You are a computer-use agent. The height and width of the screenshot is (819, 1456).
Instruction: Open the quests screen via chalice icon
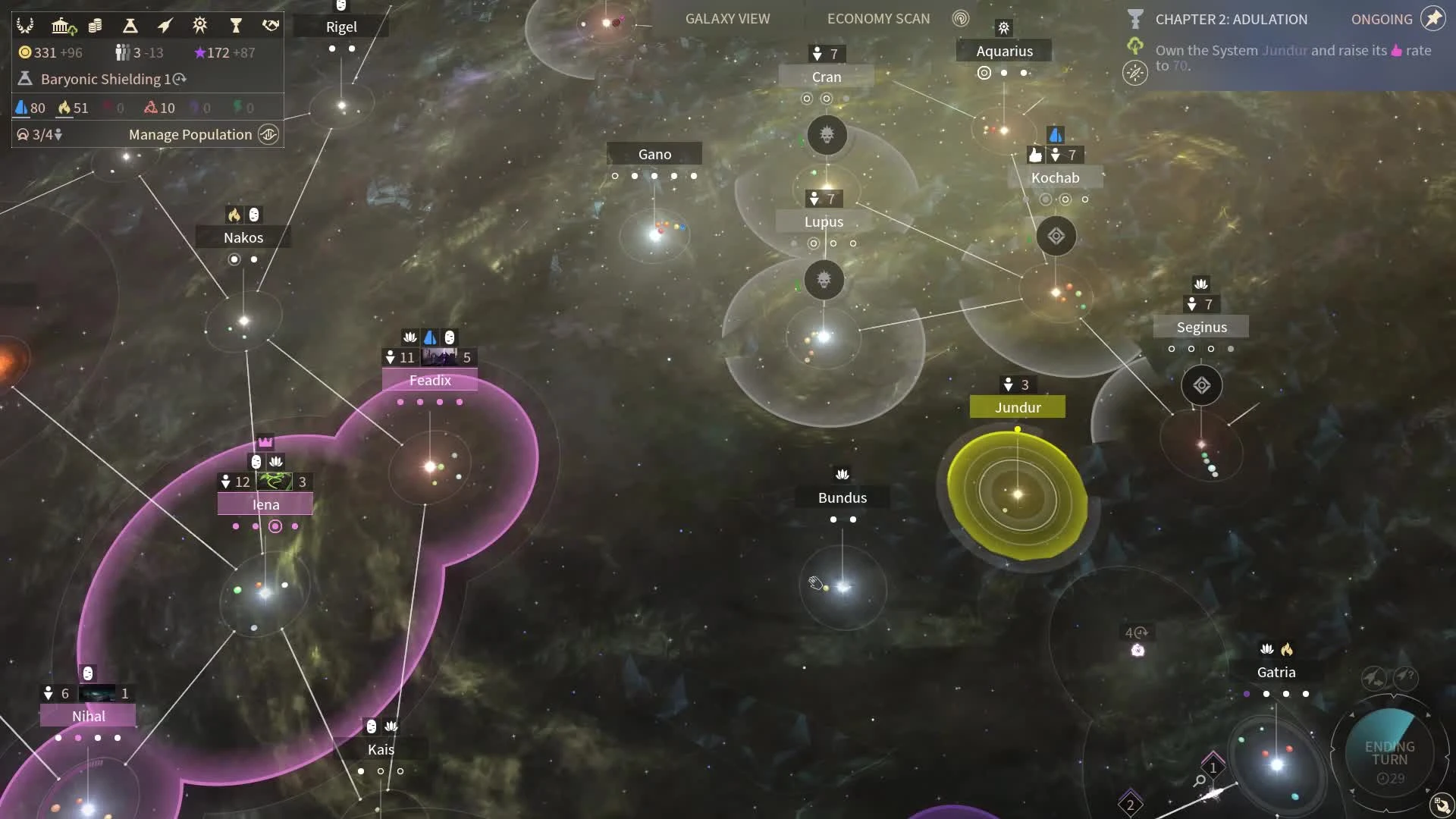coord(236,25)
